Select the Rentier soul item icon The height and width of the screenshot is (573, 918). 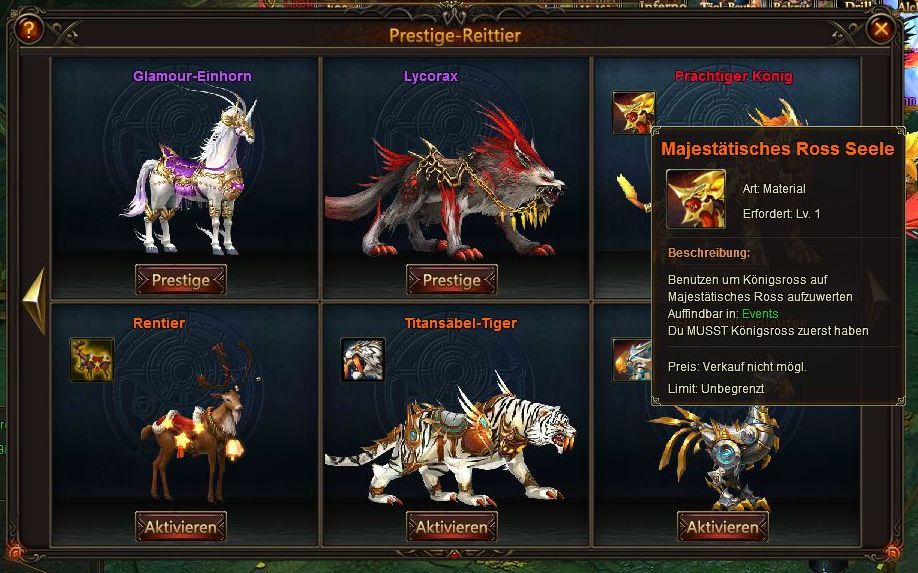[x=92, y=359]
